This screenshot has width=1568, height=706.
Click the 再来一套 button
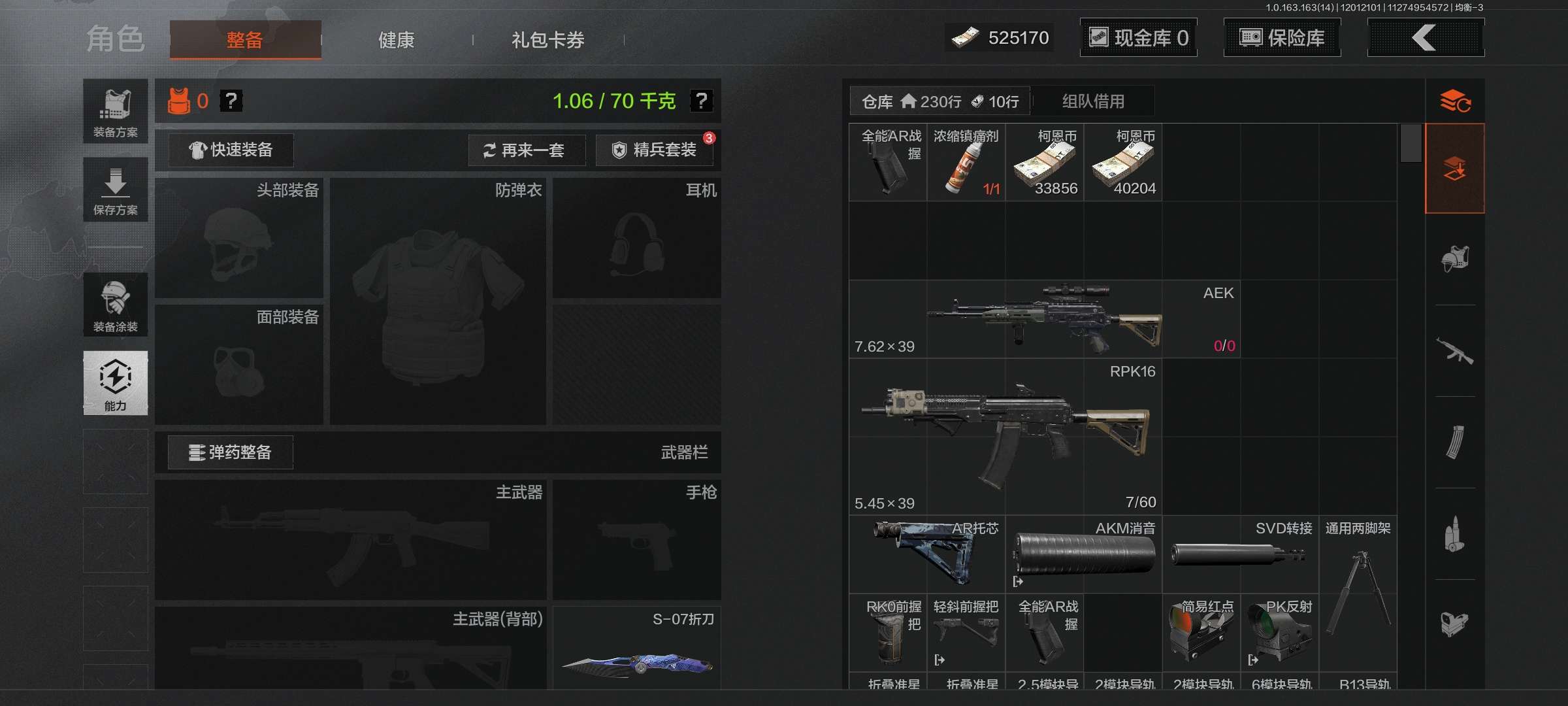click(527, 150)
